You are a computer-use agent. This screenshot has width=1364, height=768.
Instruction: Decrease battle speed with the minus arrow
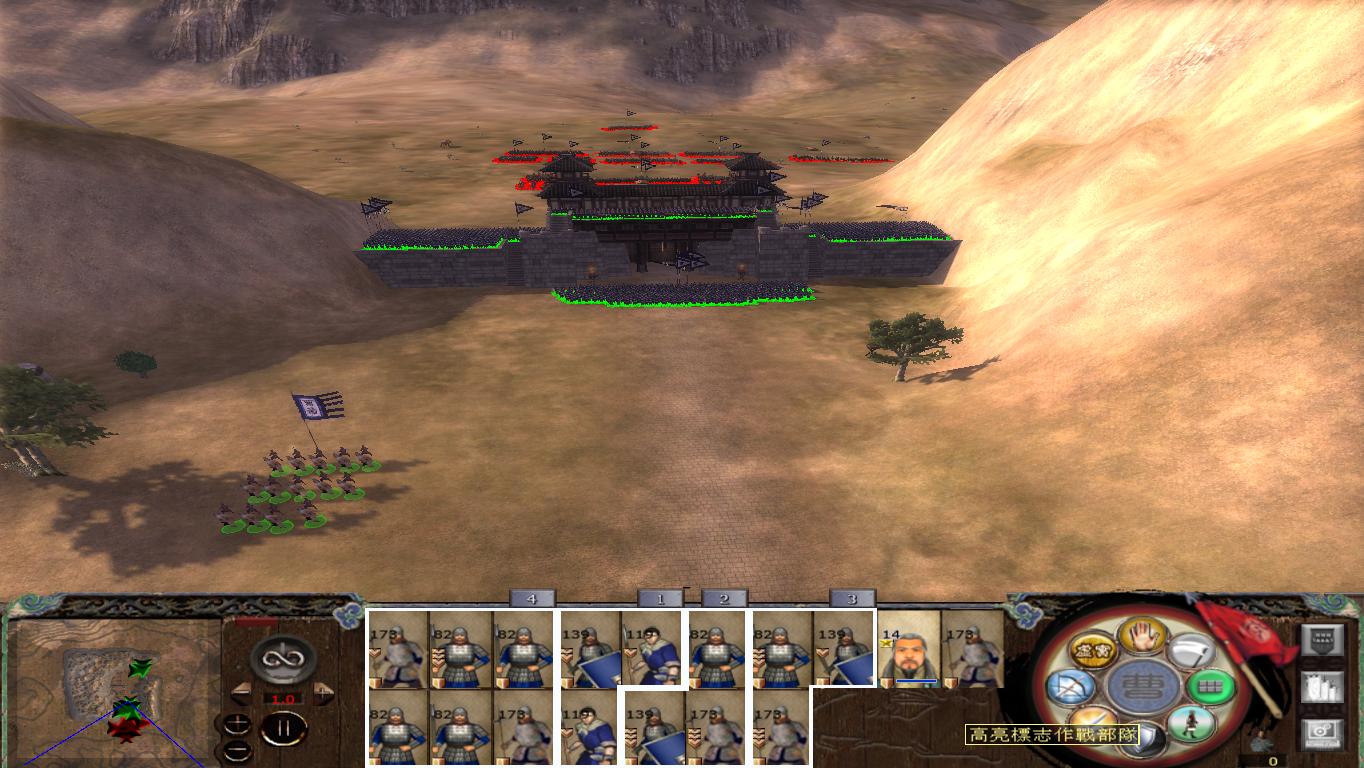243,692
